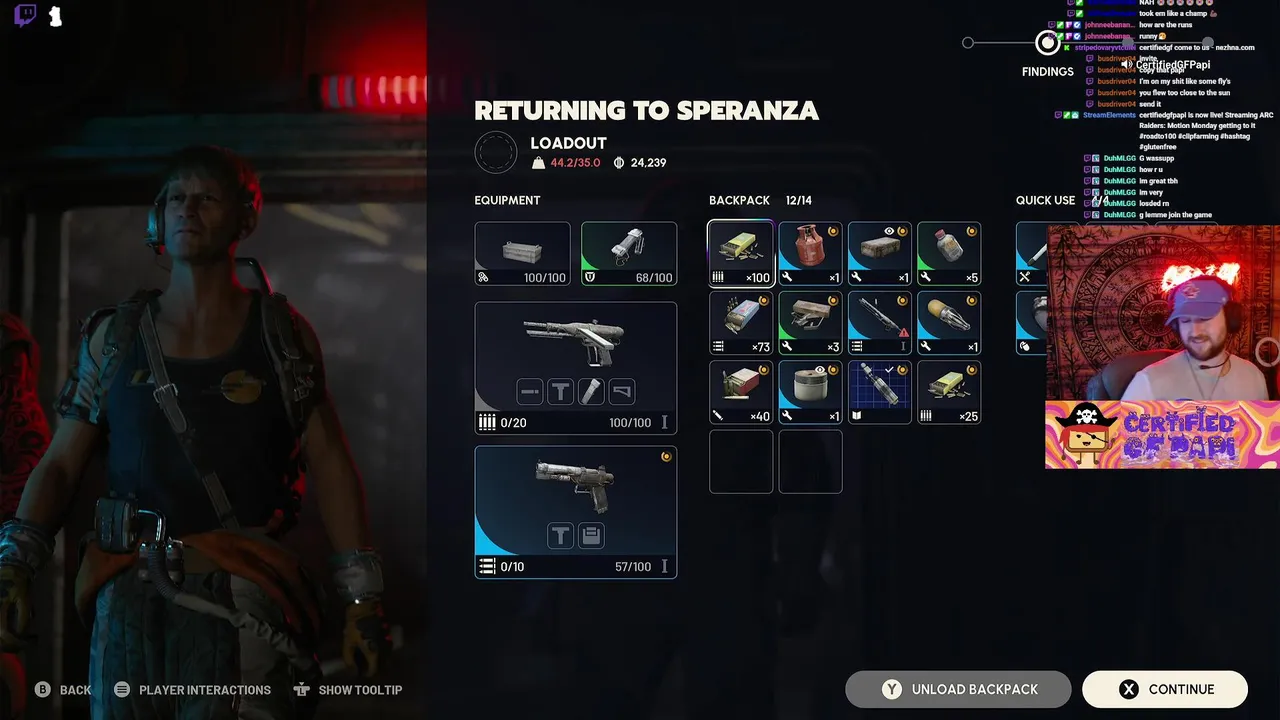Select the x25 yellow ammo box
Screen dimensions: 1280x720
tap(949, 392)
